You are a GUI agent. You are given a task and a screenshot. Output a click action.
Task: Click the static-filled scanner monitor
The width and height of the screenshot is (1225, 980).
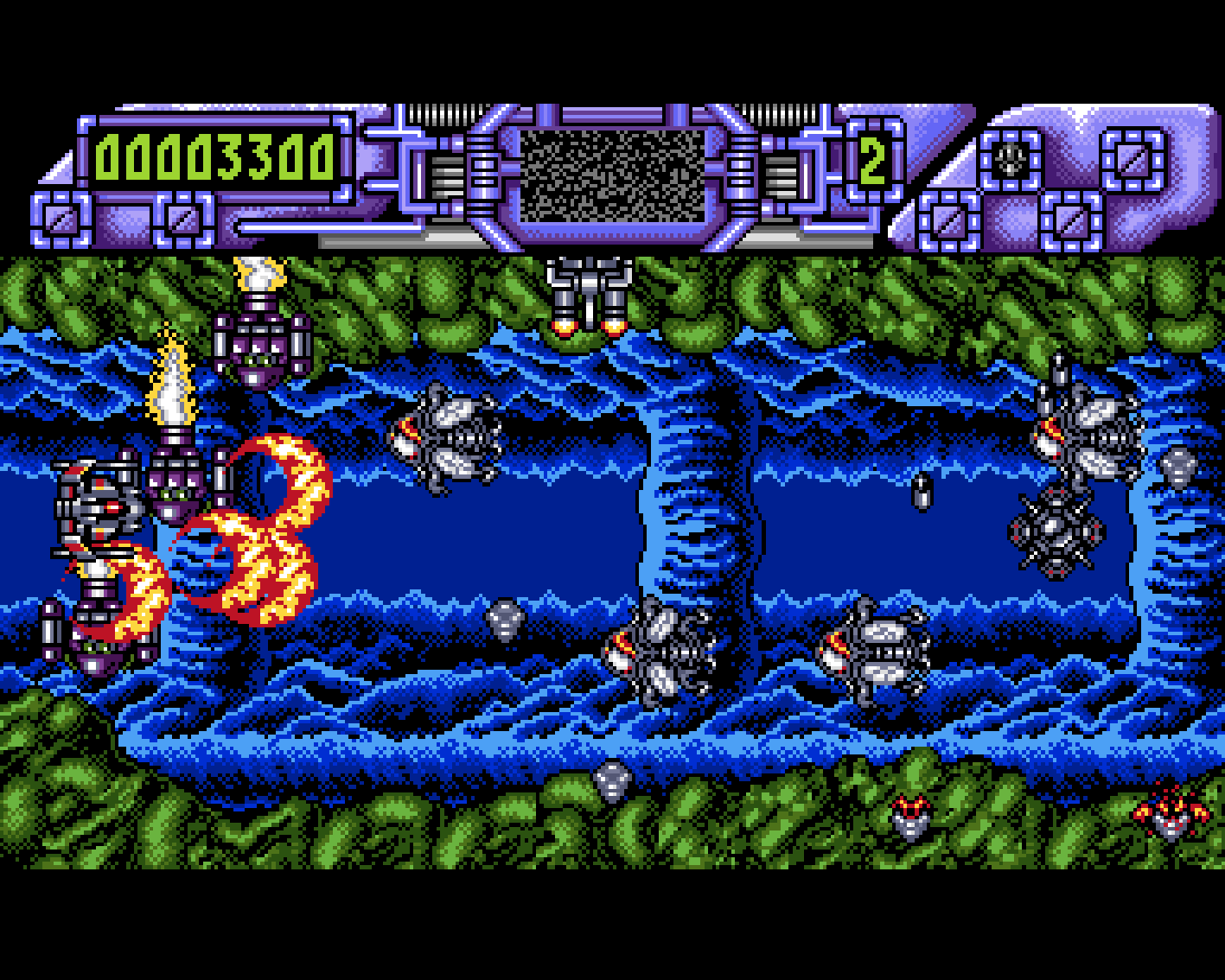tap(612, 175)
